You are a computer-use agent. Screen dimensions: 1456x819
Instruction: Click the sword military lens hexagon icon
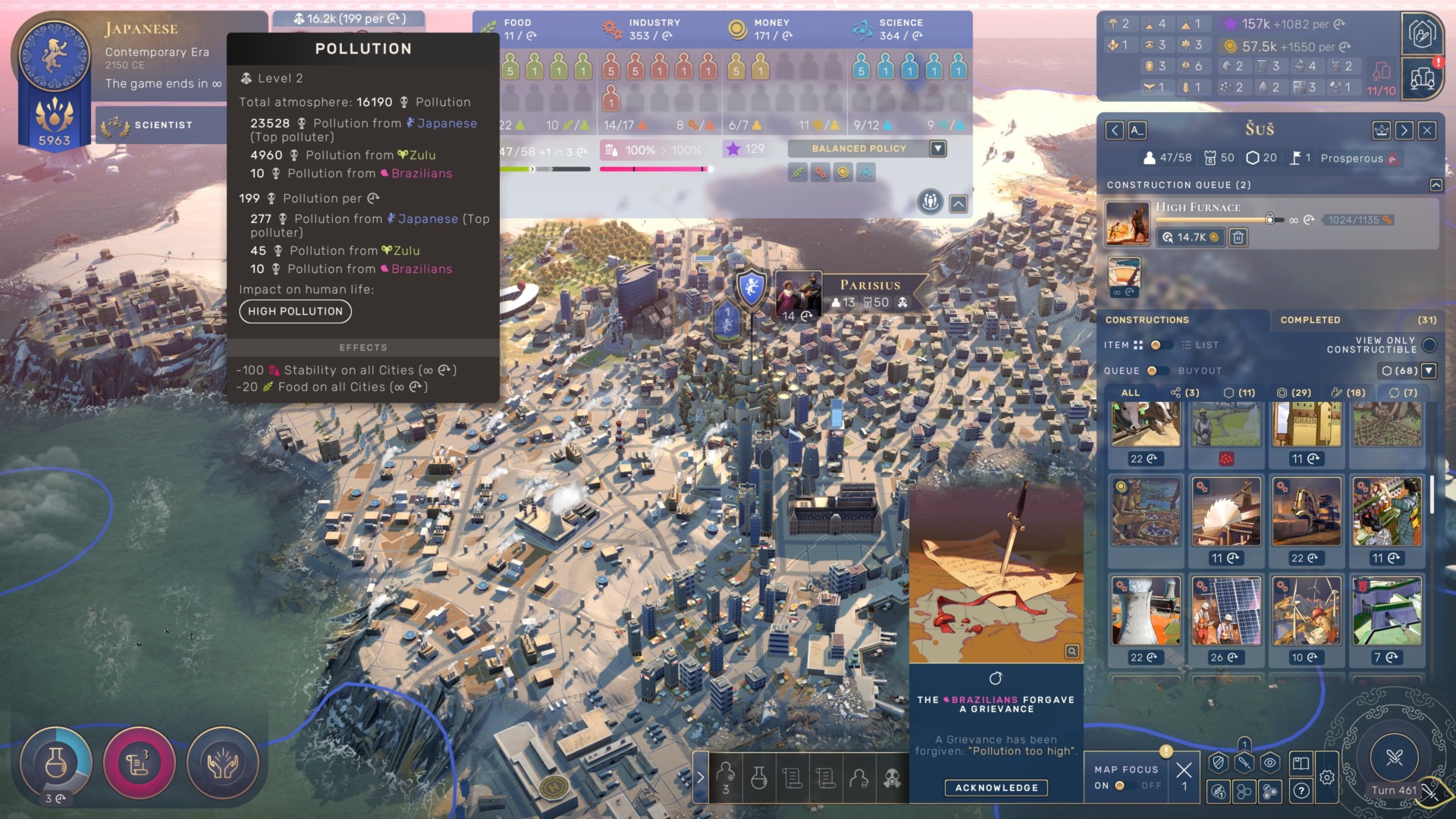point(1244,761)
